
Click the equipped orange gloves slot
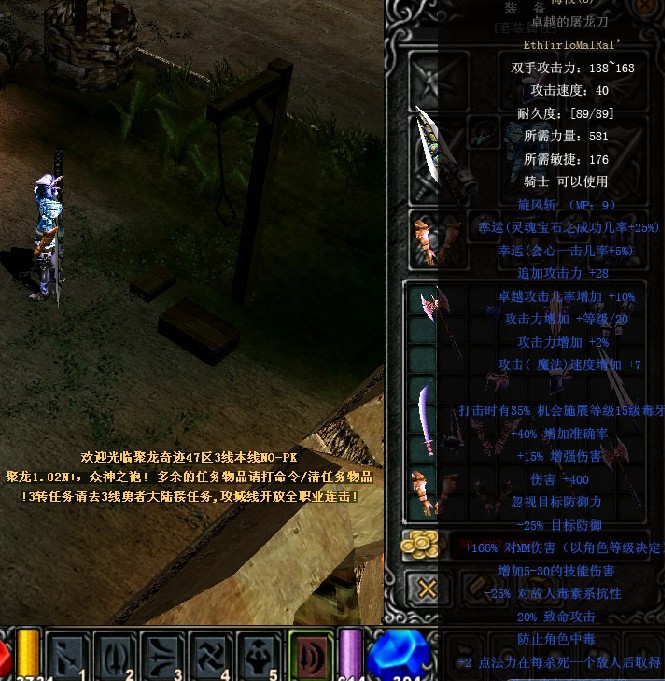coord(425,236)
